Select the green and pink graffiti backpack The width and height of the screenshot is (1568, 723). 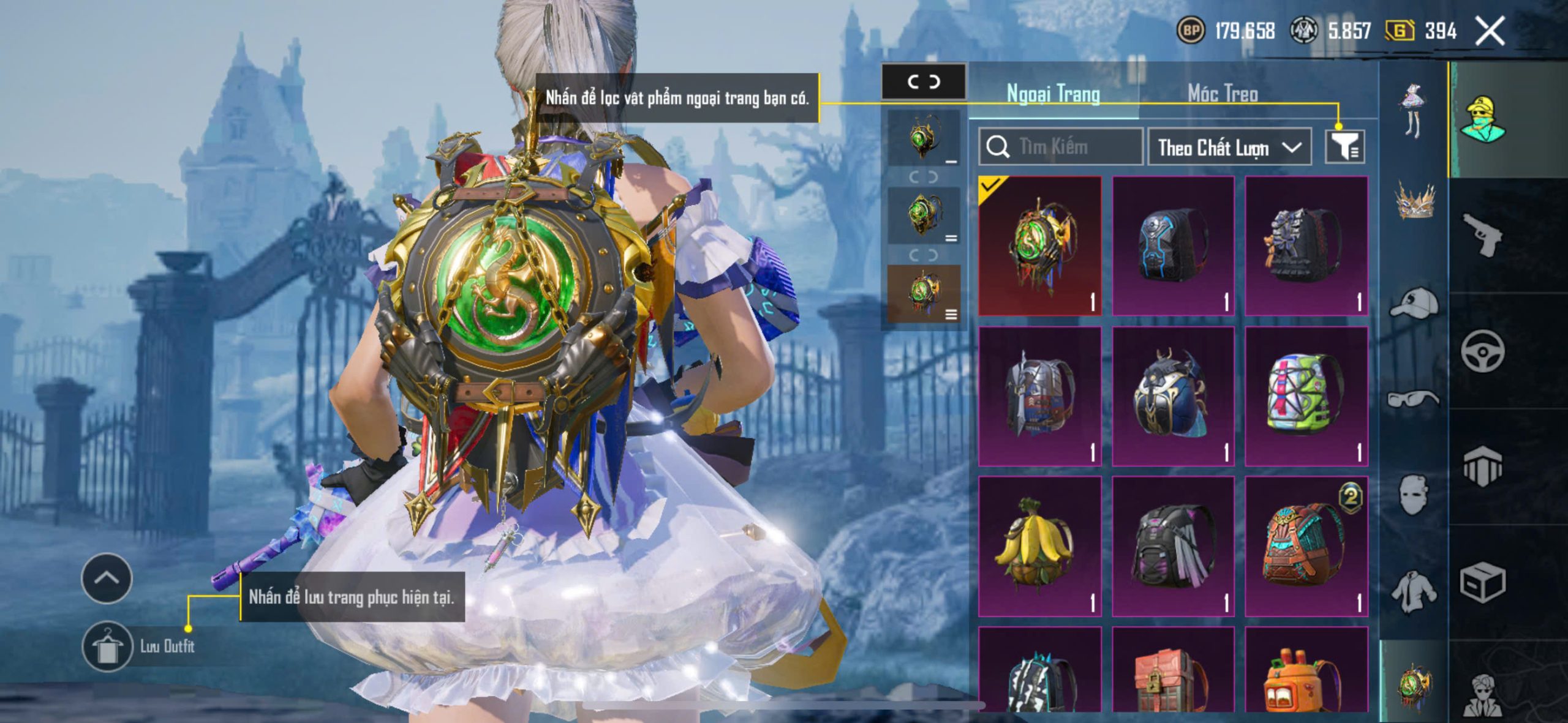tap(1306, 396)
